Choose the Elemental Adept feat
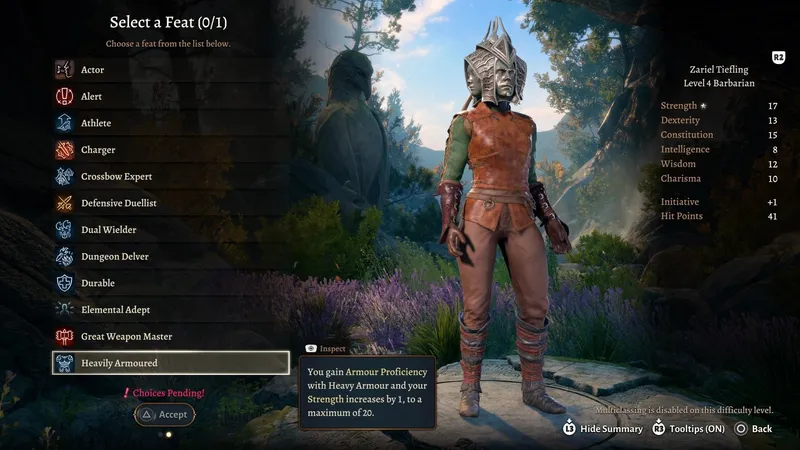 115,310
